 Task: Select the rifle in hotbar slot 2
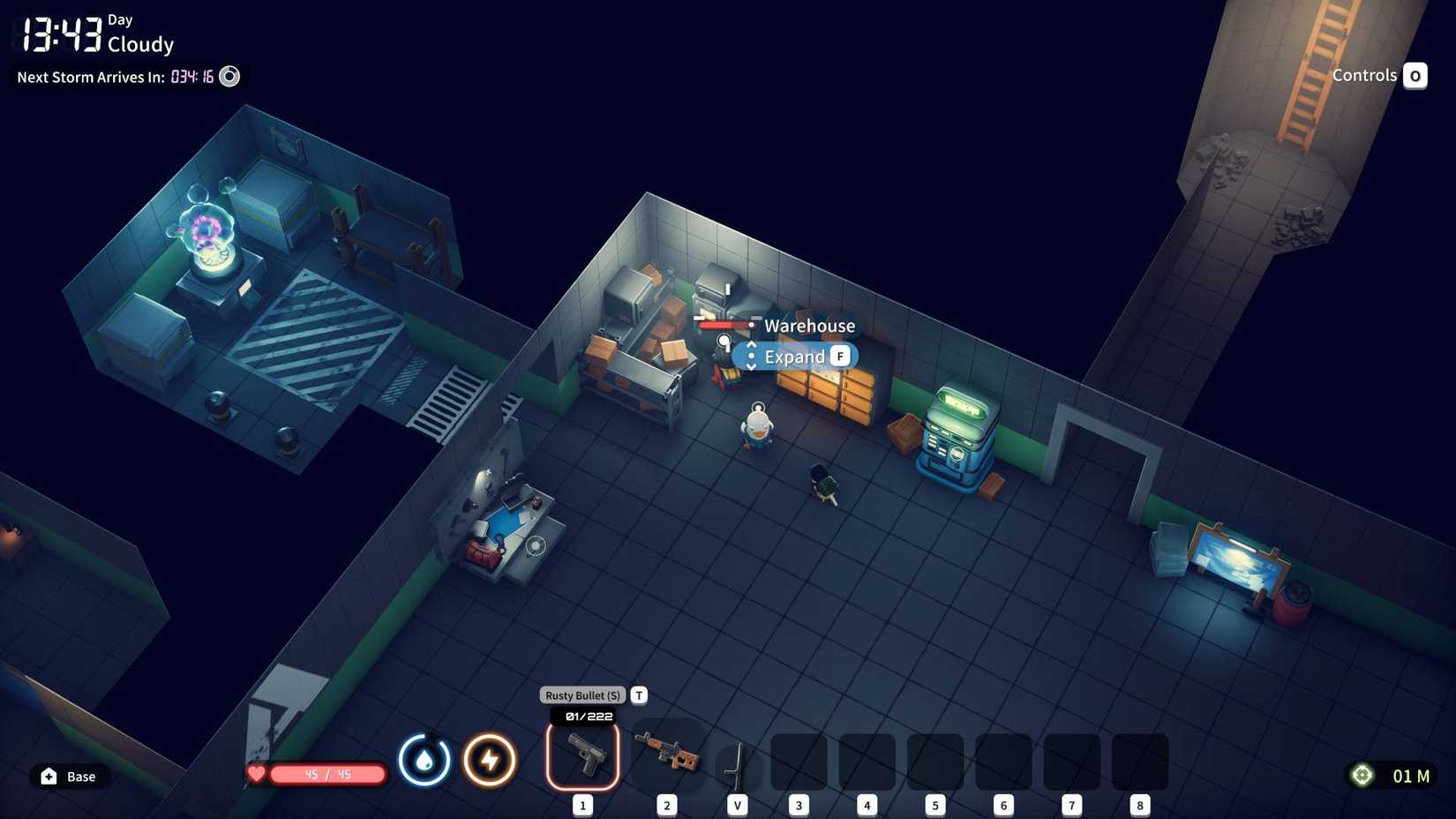pos(667,756)
